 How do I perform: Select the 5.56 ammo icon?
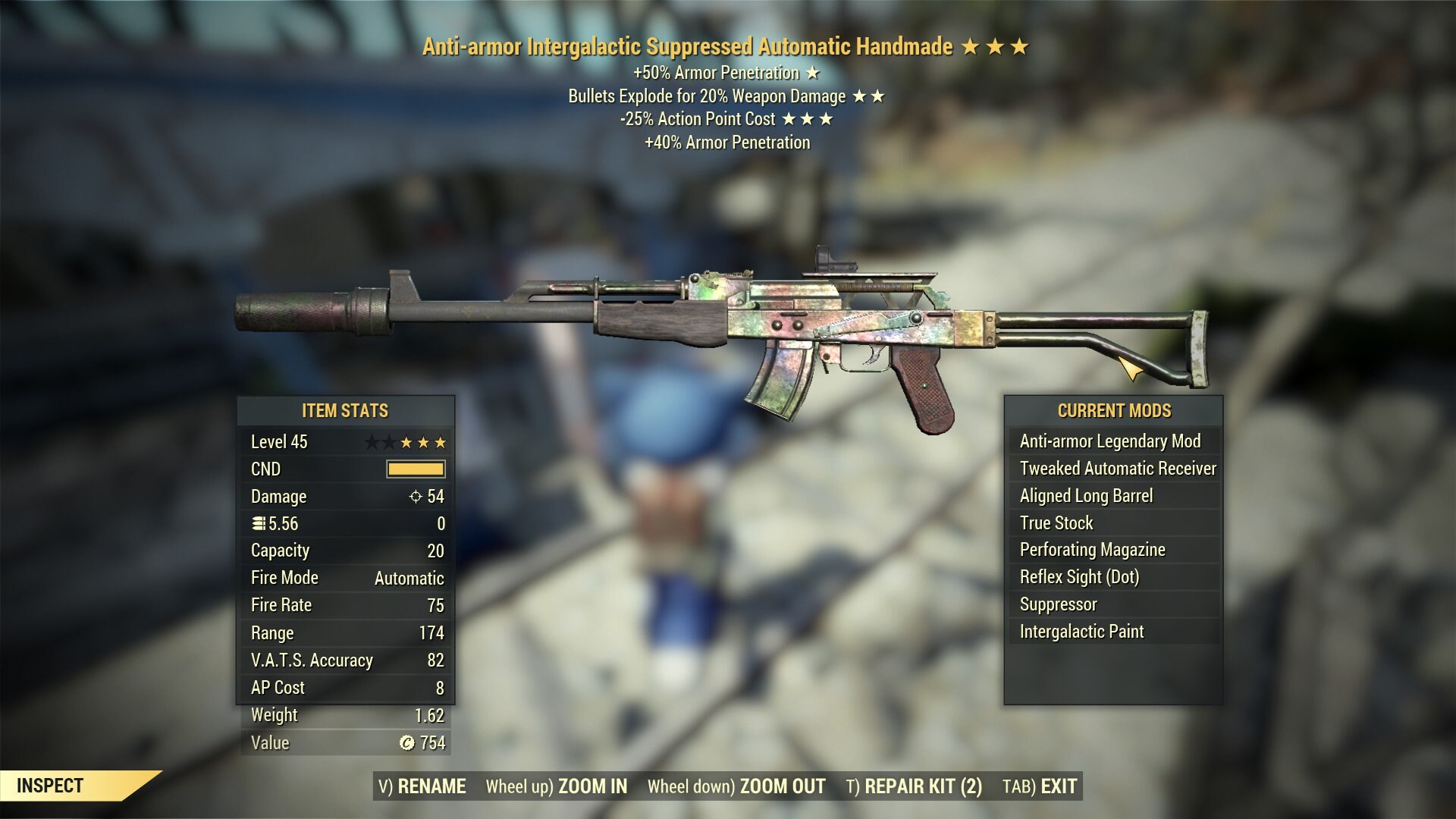pyautogui.click(x=259, y=523)
